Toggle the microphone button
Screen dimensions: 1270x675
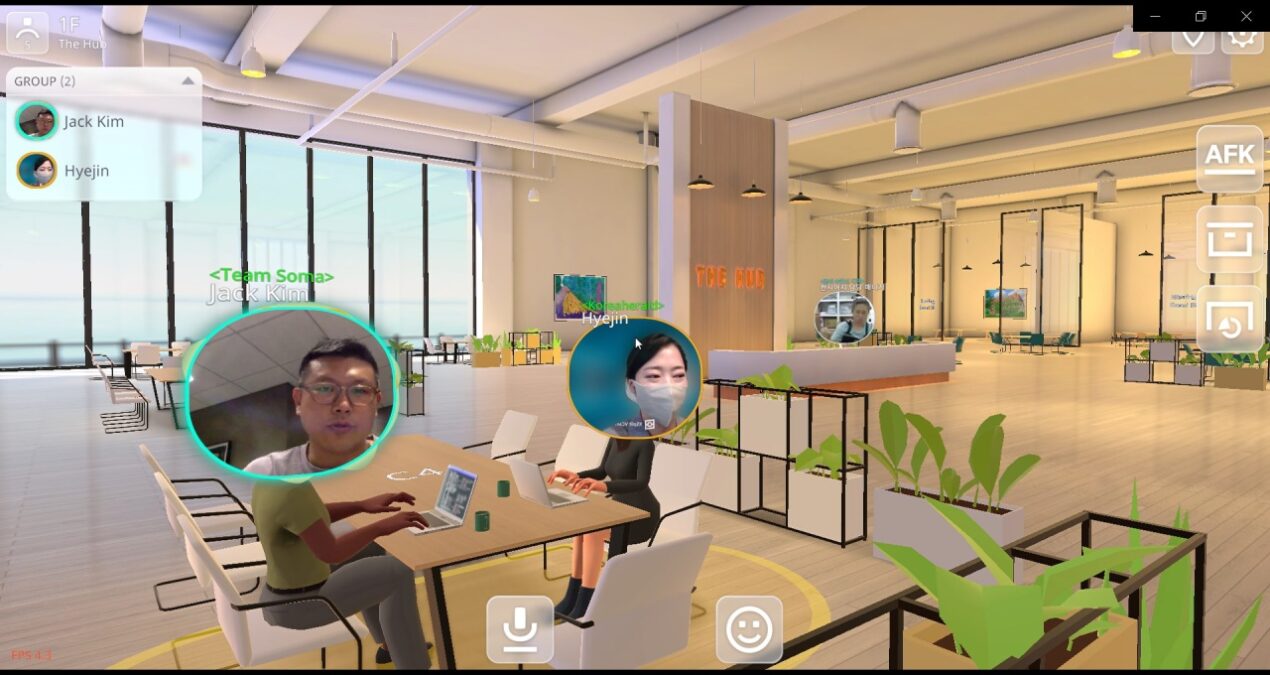click(x=520, y=629)
